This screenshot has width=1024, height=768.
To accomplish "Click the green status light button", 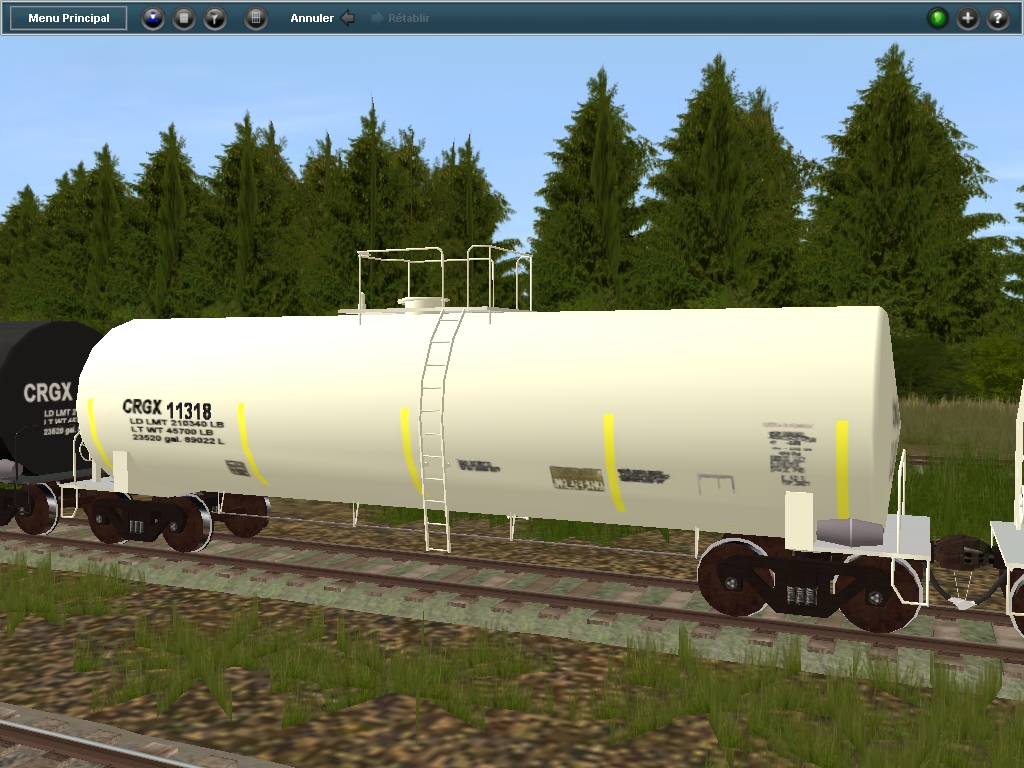I will (x=938, y=18).
